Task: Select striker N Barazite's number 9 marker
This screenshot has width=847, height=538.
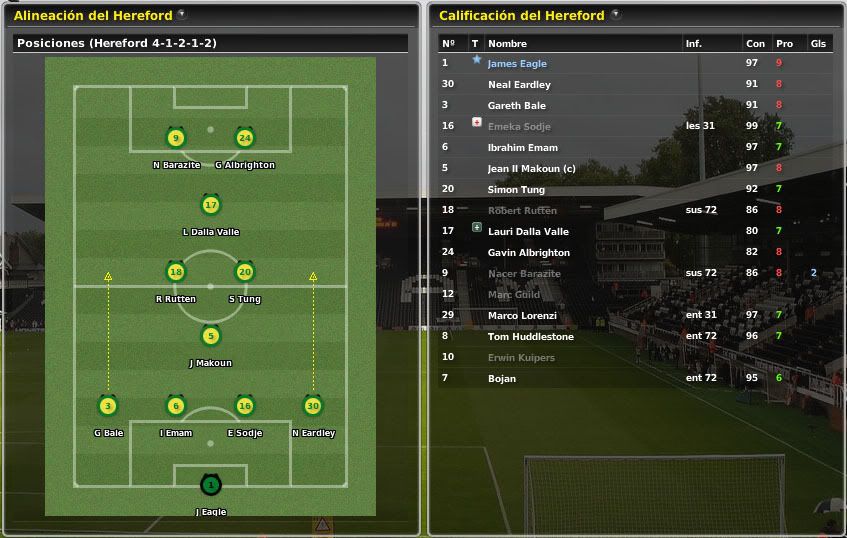Action: pos(176,138)
